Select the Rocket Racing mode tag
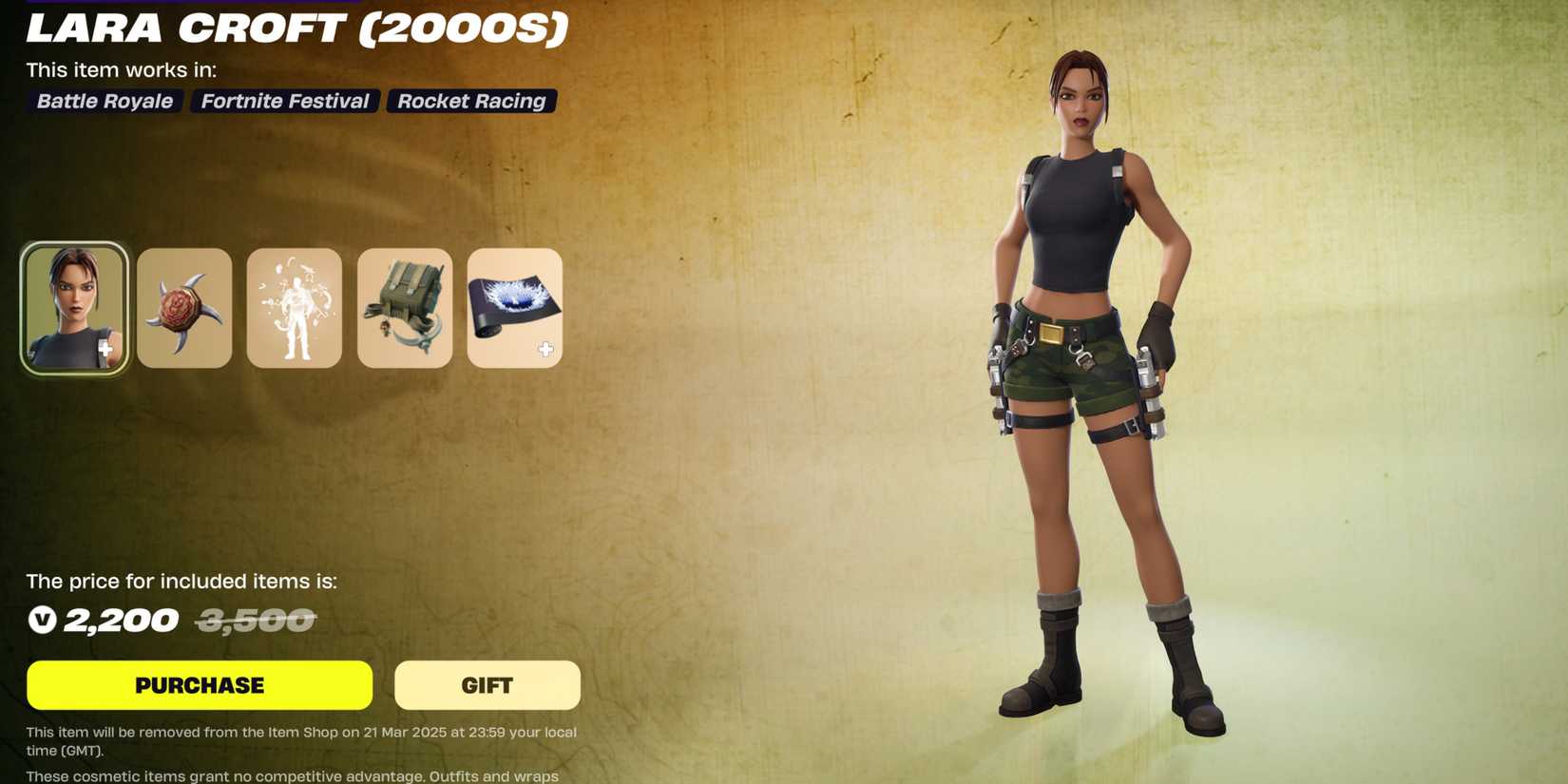This screenshot has width=1568, height=784. (470, 101)
